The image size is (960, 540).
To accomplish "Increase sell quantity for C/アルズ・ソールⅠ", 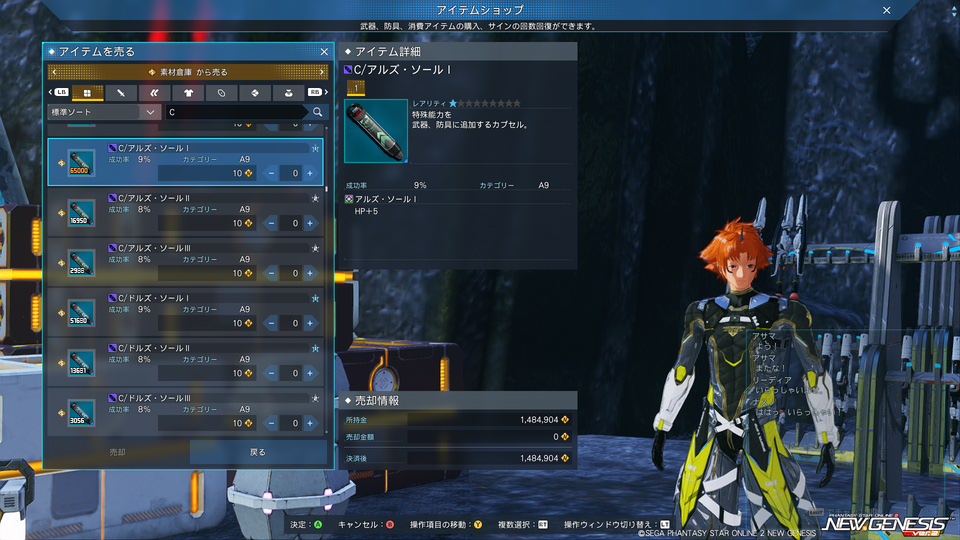I will 310,173.
